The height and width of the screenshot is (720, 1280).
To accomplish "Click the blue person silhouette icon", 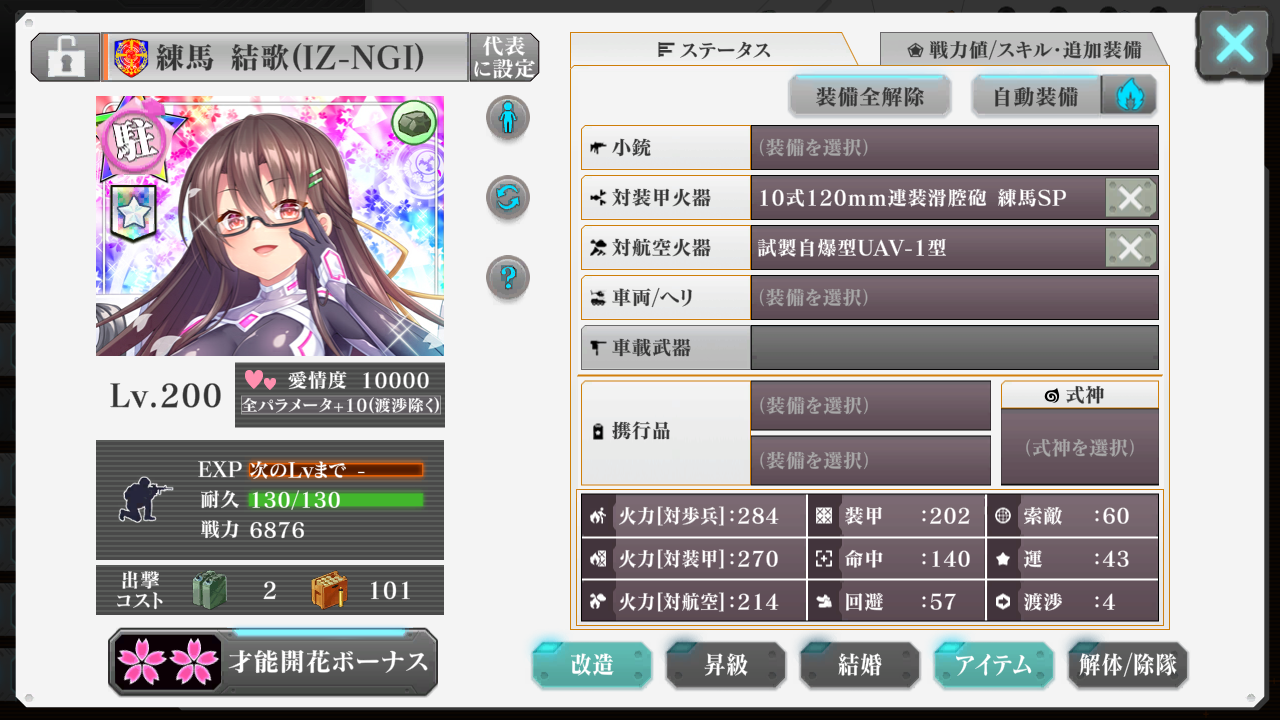I will 508,118.
